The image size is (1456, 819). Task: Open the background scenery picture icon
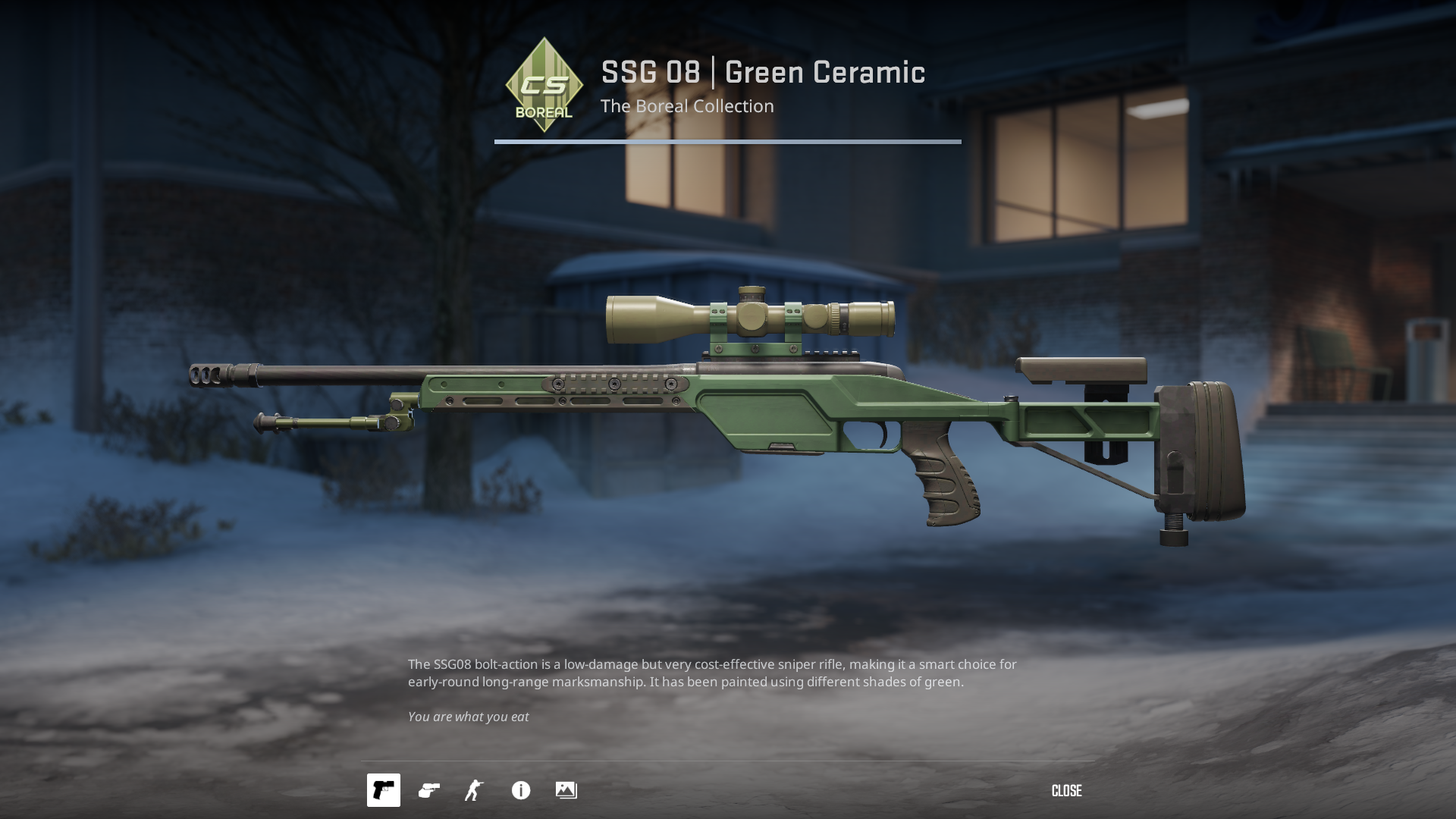click(566, 790)
